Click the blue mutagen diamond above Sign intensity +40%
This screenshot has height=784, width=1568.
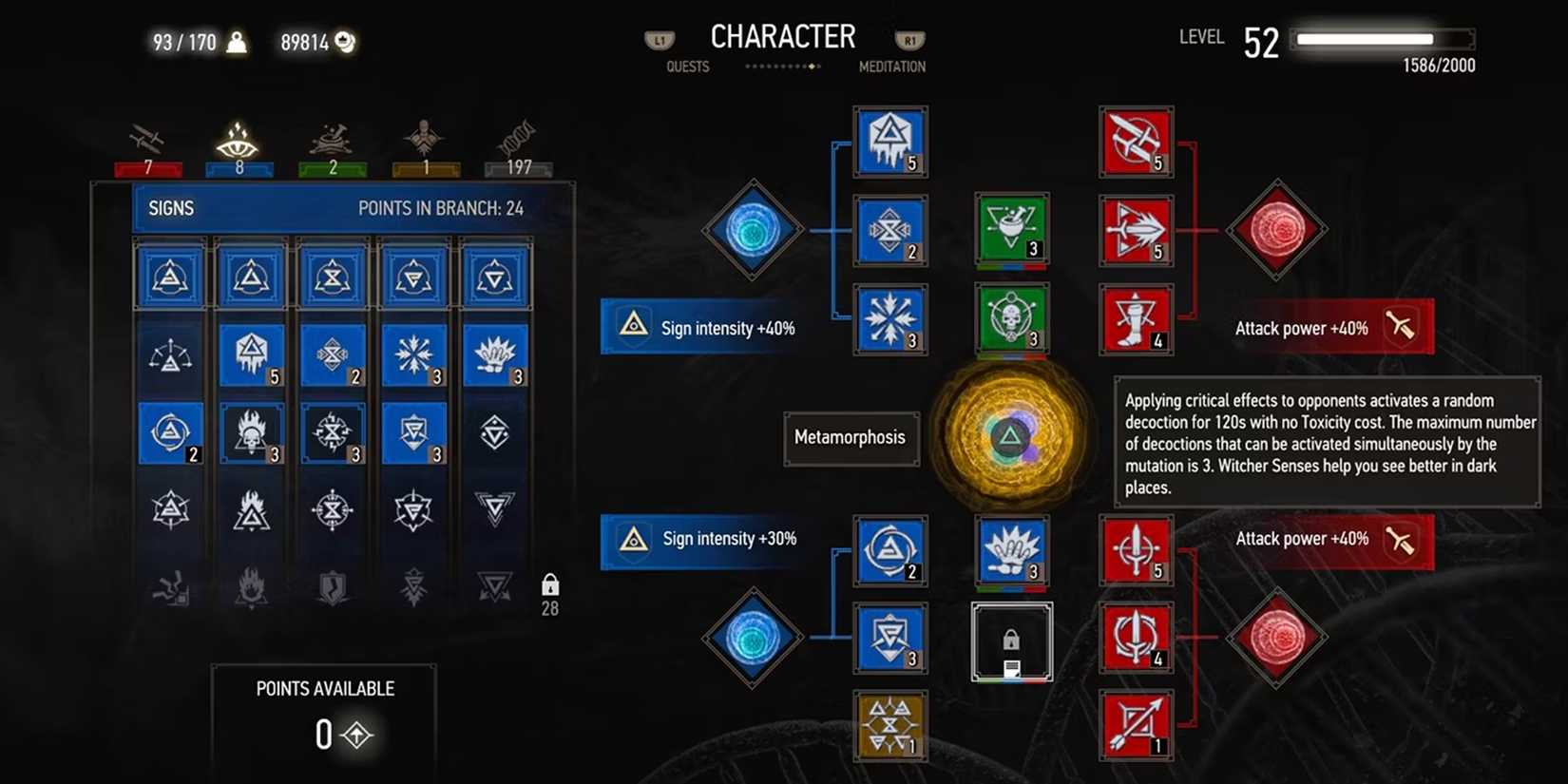click(752, 230)
